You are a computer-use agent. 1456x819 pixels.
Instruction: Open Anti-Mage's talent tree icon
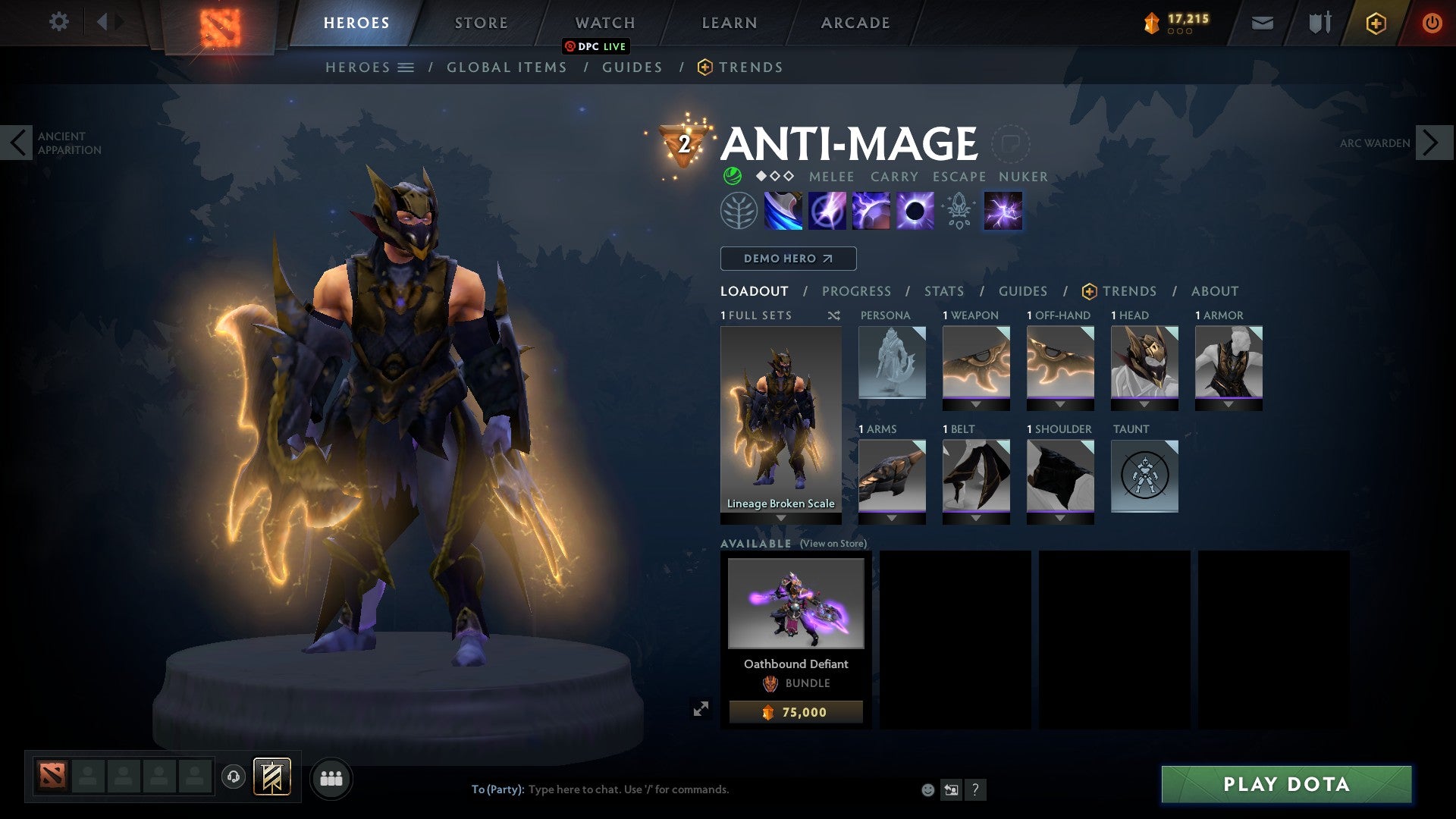point(739,211)
